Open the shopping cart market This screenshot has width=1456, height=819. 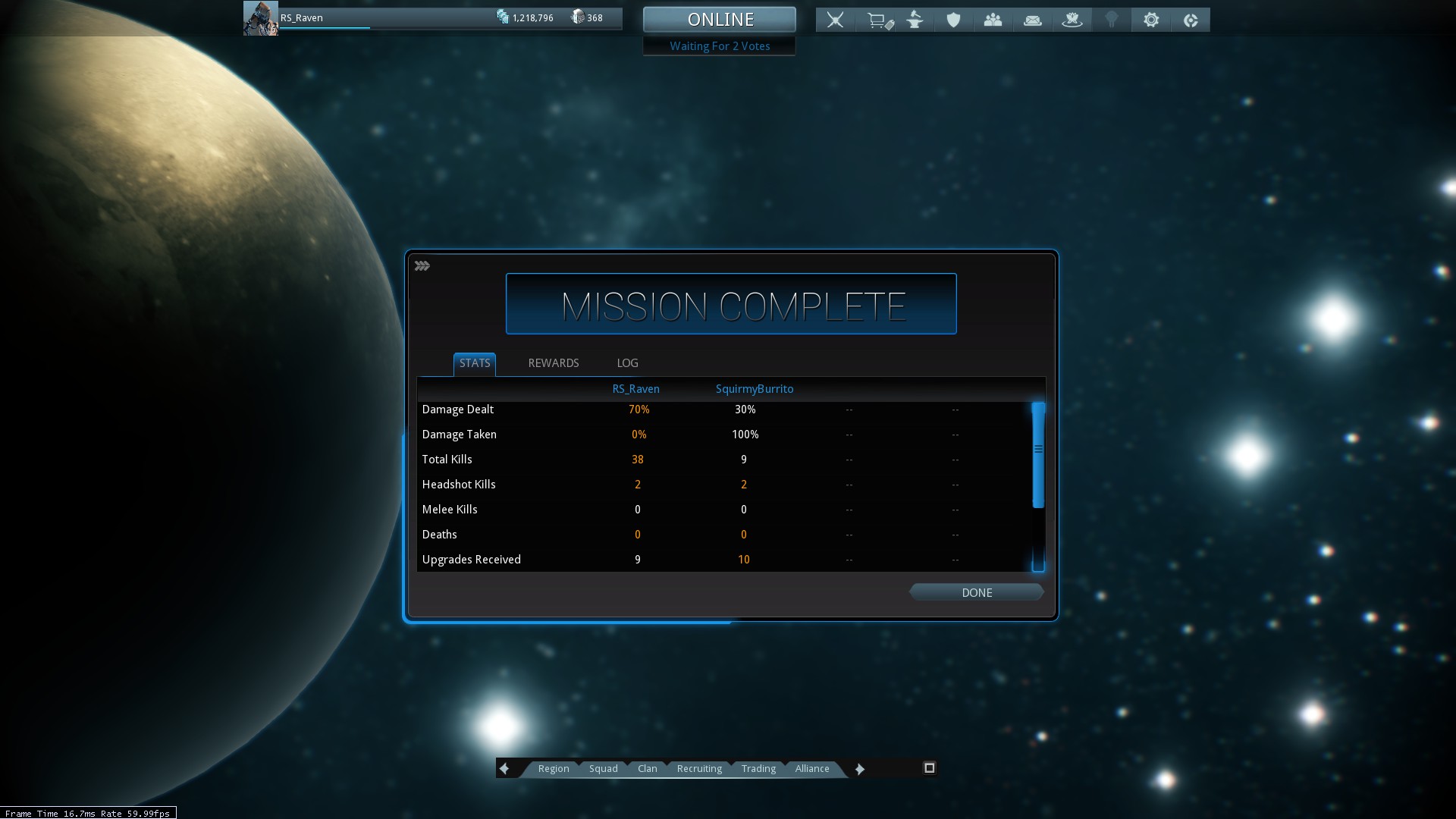(879, 20)
